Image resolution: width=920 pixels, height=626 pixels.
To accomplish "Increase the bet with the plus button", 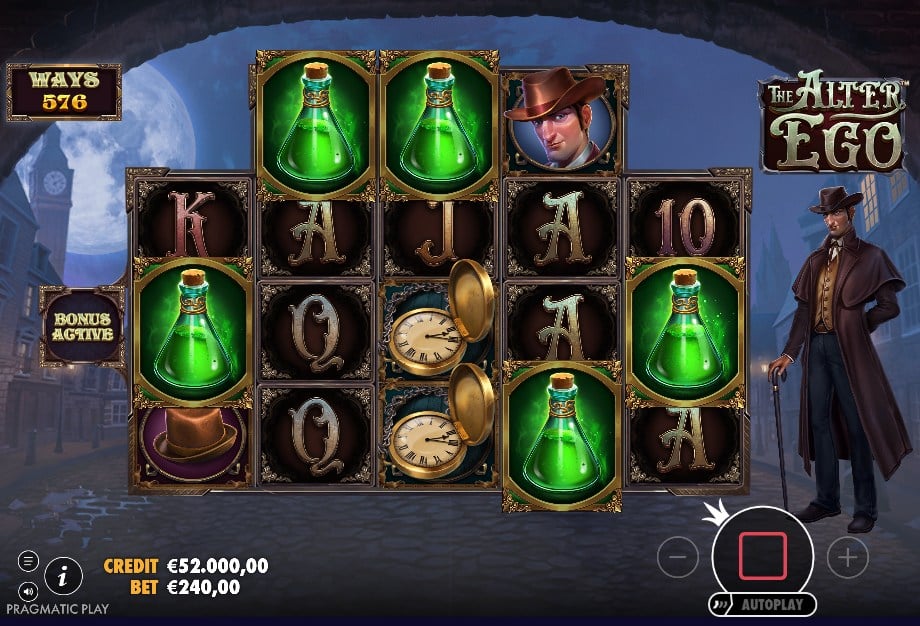I will tap(848, 557).
